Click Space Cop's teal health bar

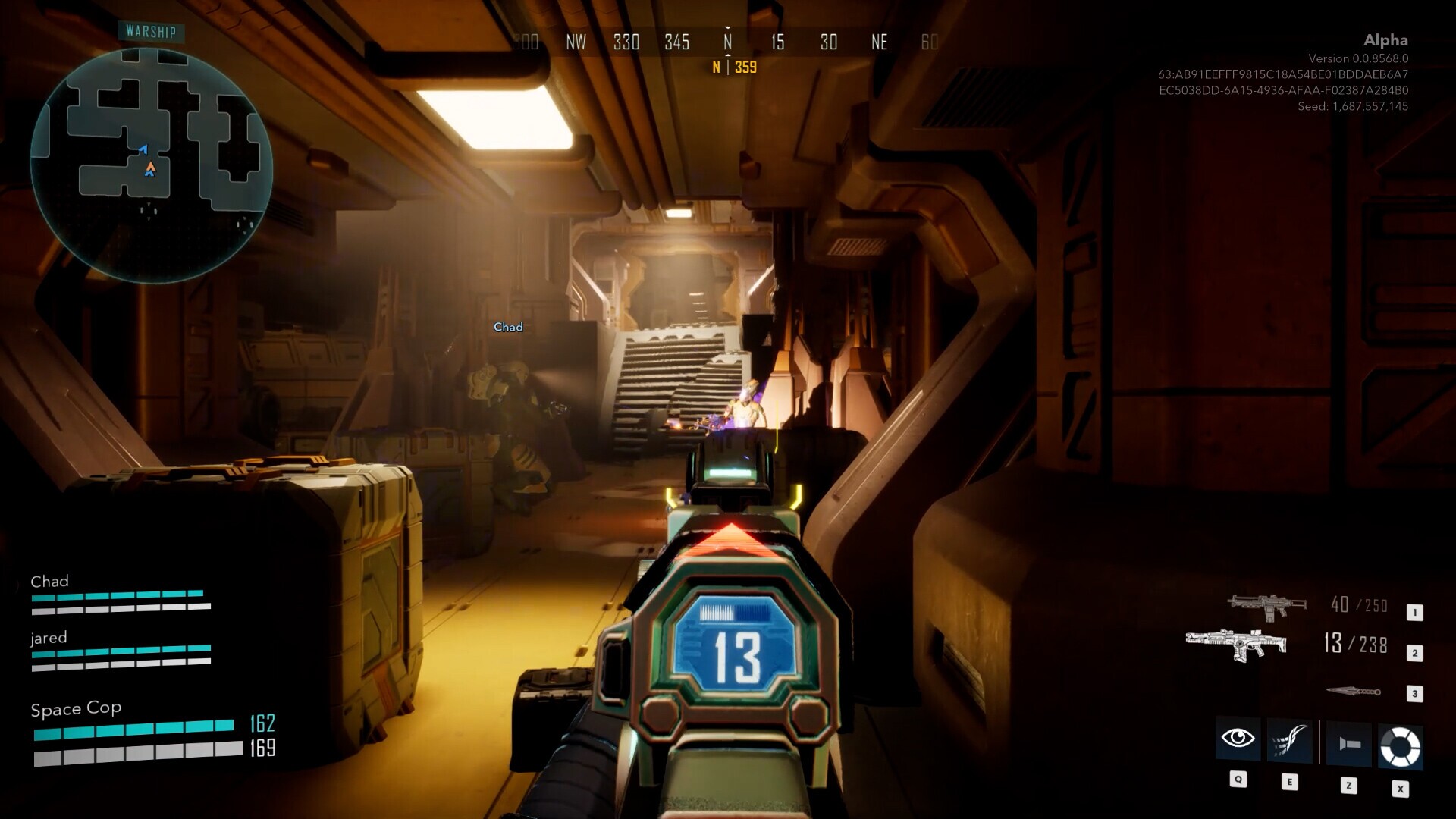[x=133, y=730]
